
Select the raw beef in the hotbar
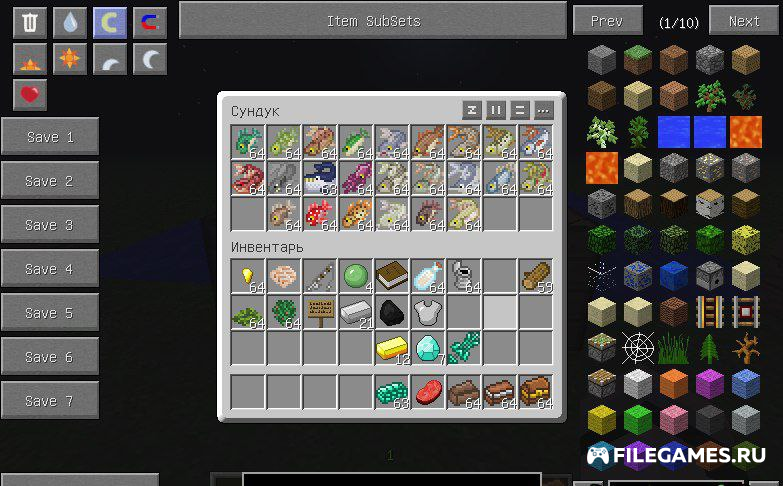pos(428,391)
